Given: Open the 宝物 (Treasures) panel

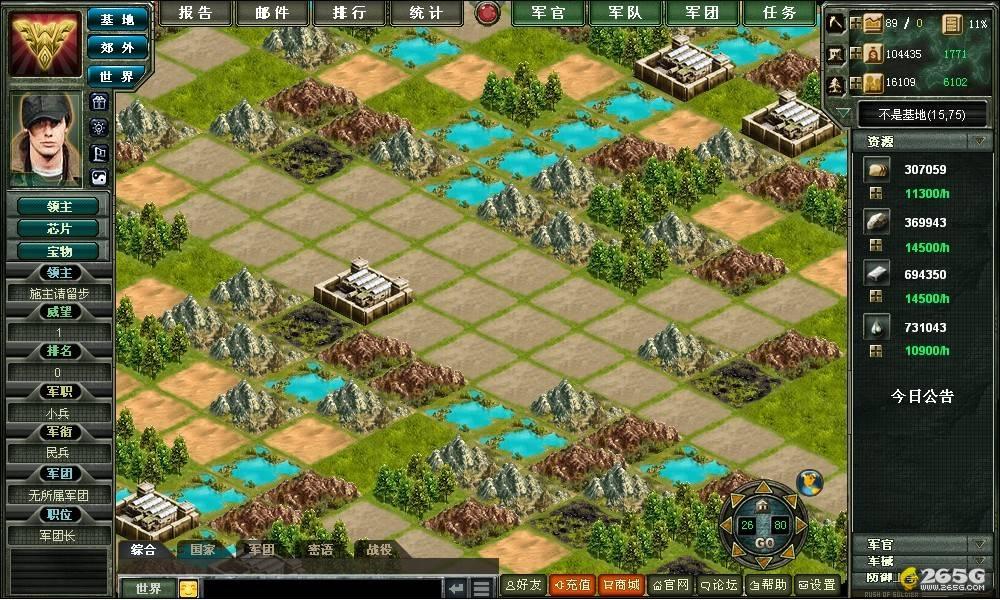Looking at the screenshot, I should coord(59,251).
